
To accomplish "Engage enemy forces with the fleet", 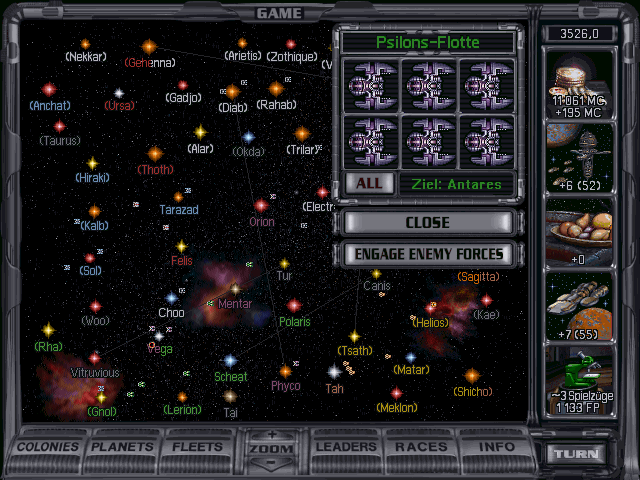I will 427,254.
